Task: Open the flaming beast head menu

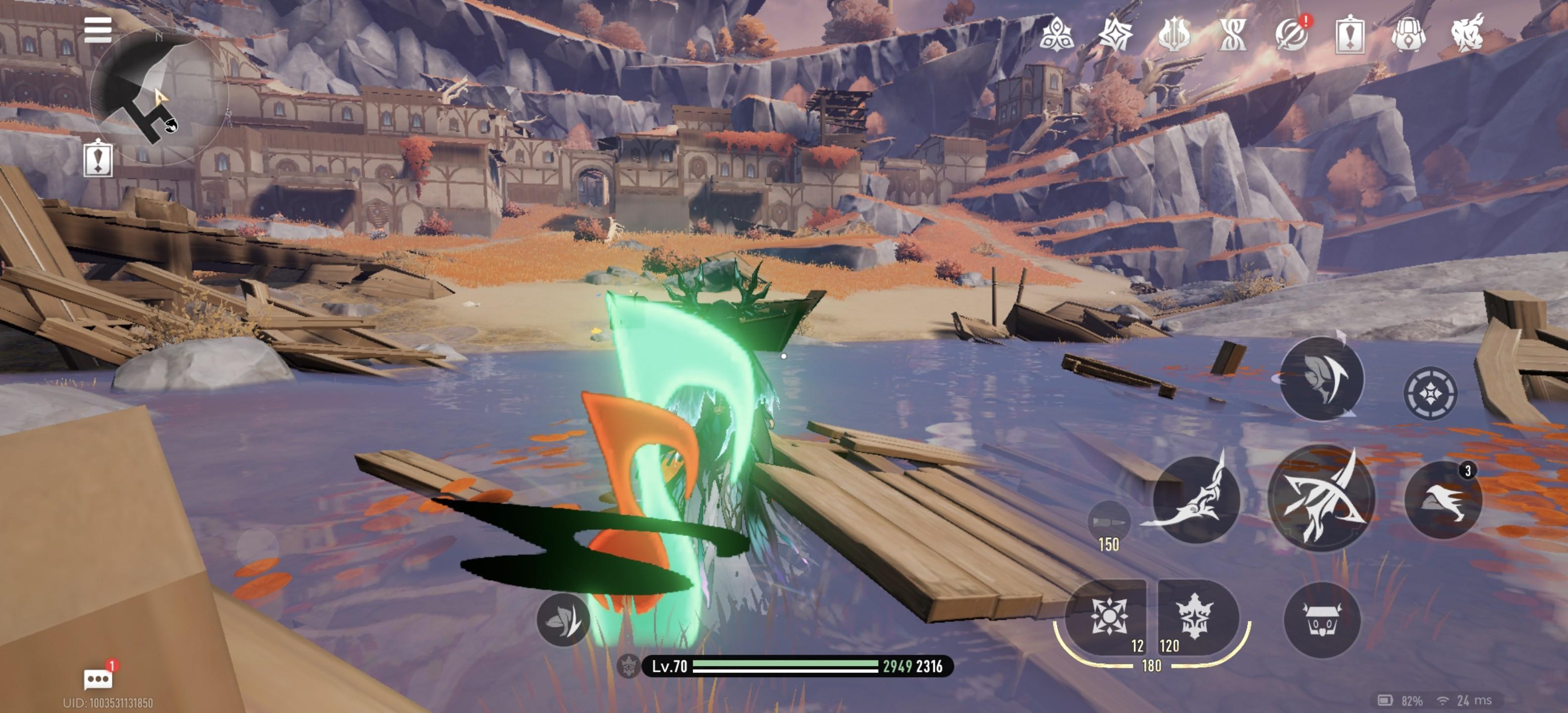Action: [1467, 34]
